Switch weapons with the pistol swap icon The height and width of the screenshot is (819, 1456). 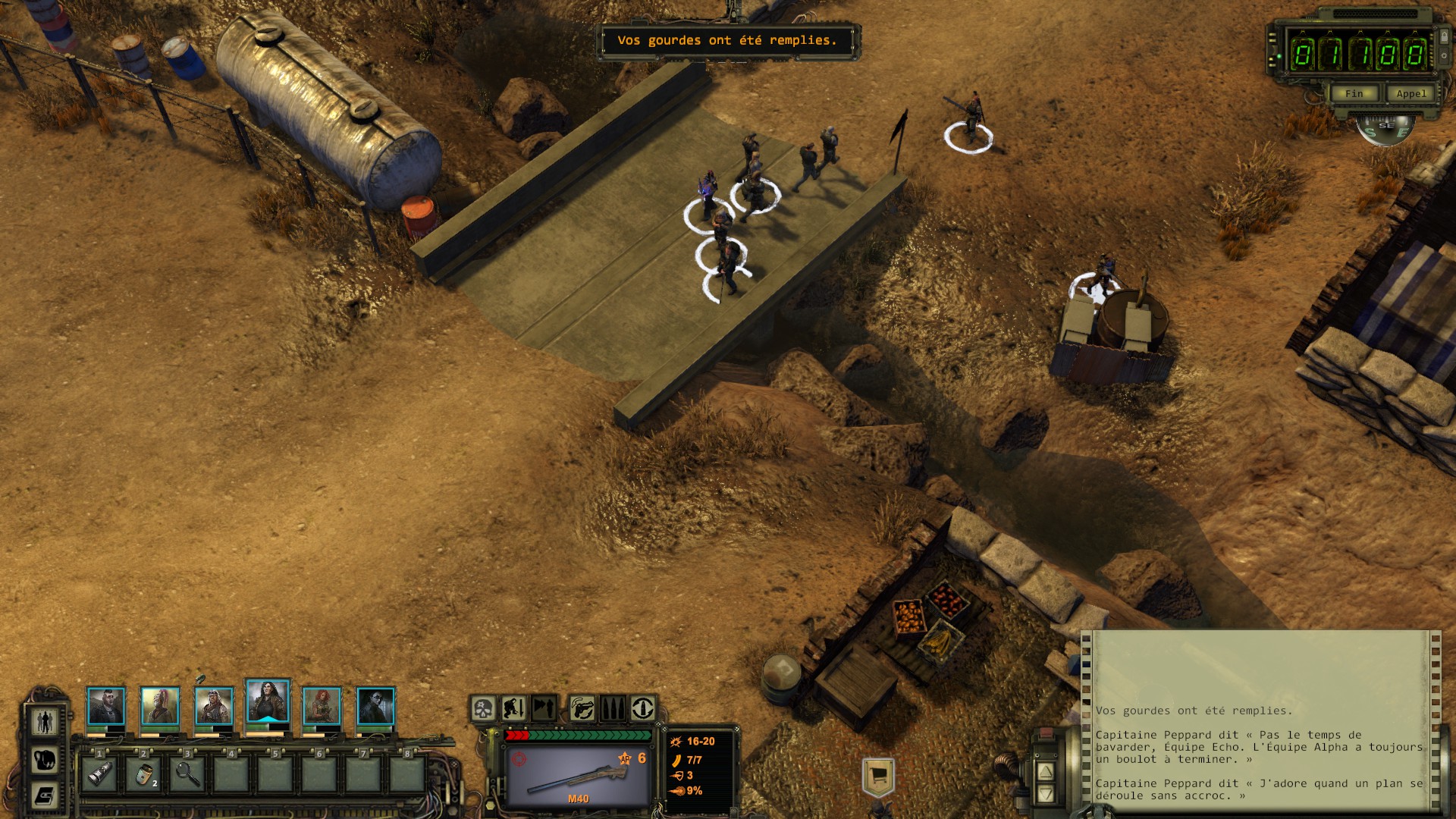(x=582, y=709)
